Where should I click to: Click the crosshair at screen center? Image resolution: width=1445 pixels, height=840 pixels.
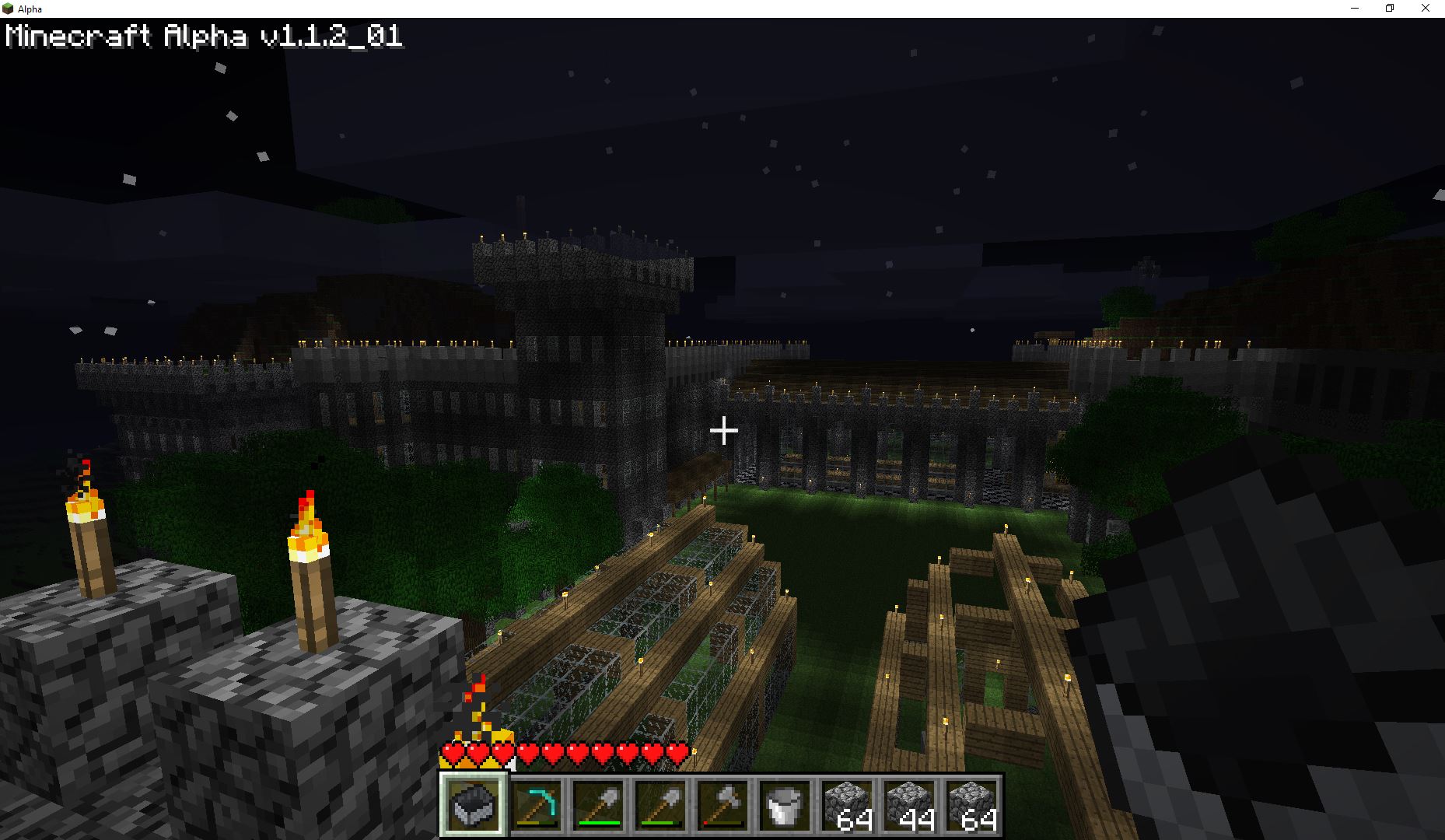point(723,429)
